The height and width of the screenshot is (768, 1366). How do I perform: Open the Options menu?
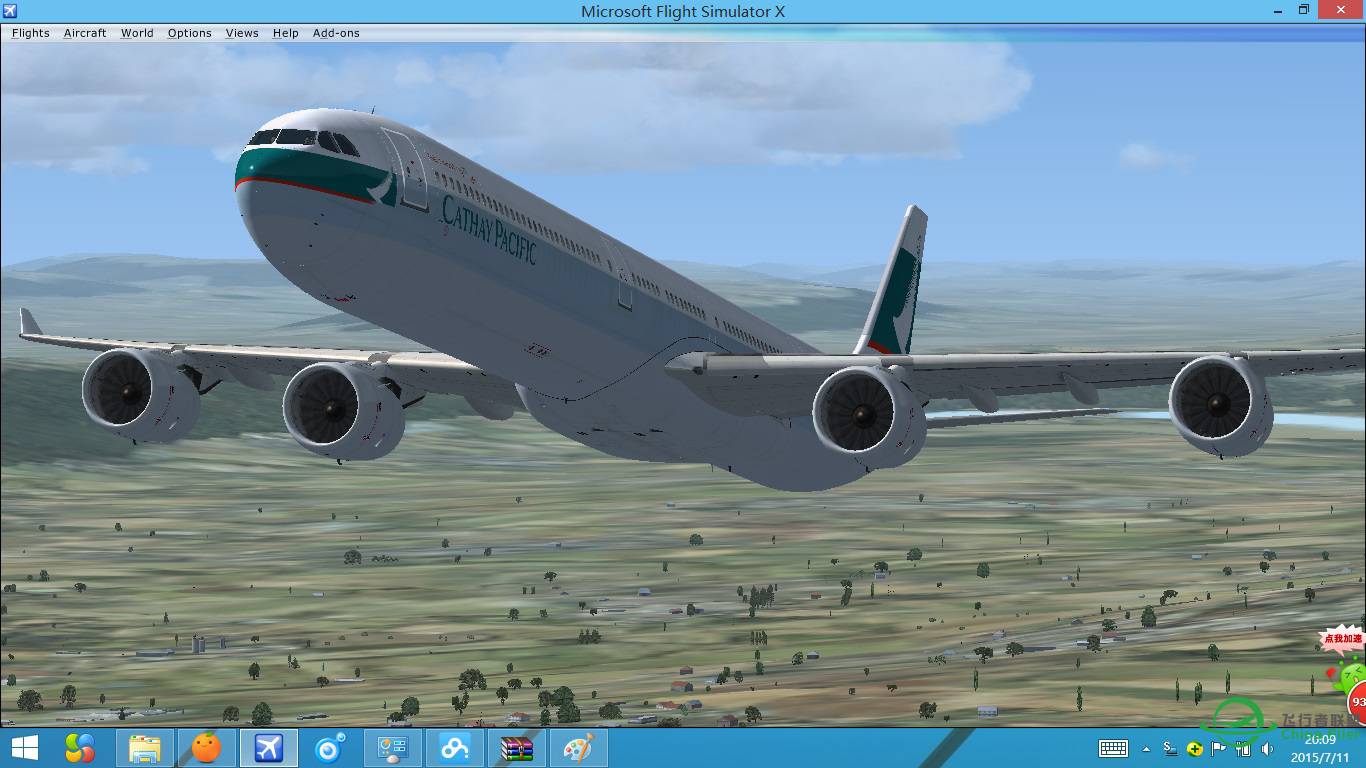[x=189, y=33]
